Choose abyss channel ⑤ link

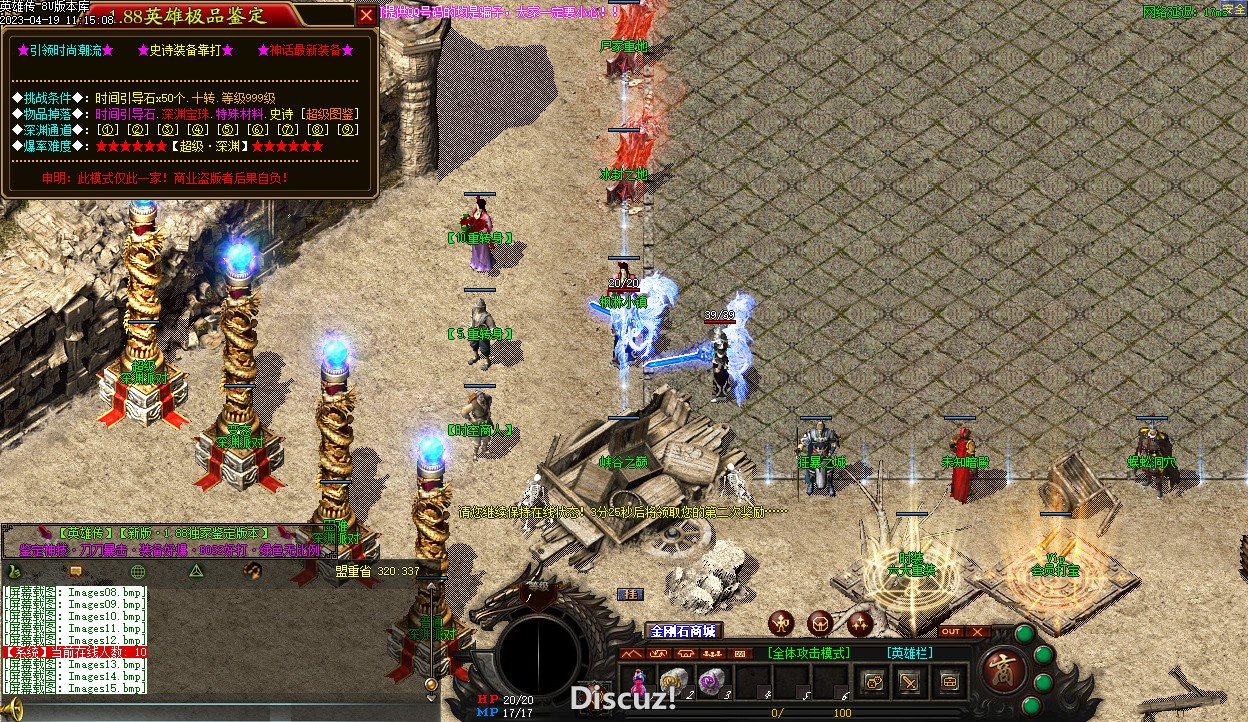(227, 130)
